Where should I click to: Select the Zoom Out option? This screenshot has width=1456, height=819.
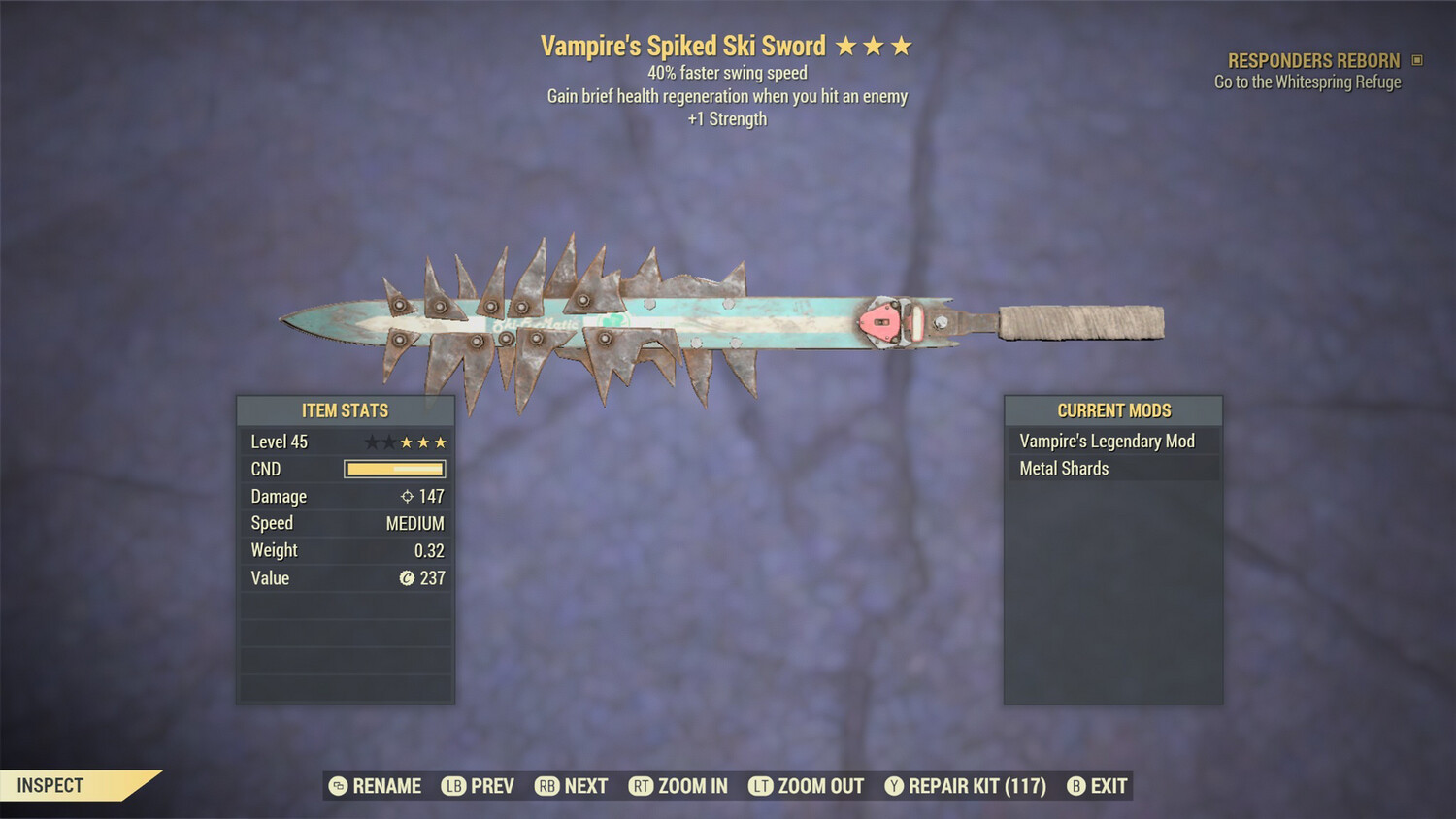click(807, 786)
